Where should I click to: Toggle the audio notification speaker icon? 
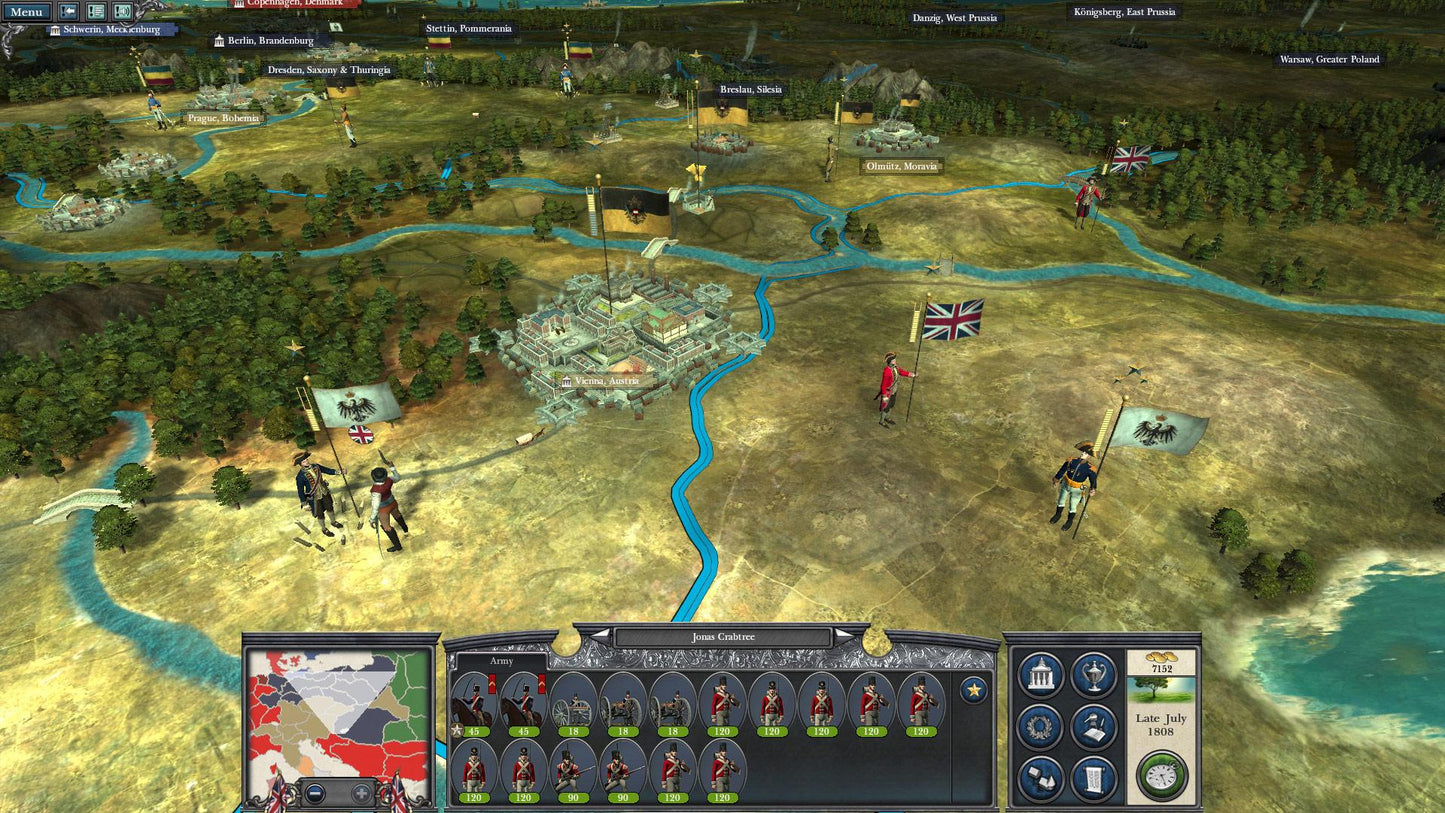pos(122,12)
